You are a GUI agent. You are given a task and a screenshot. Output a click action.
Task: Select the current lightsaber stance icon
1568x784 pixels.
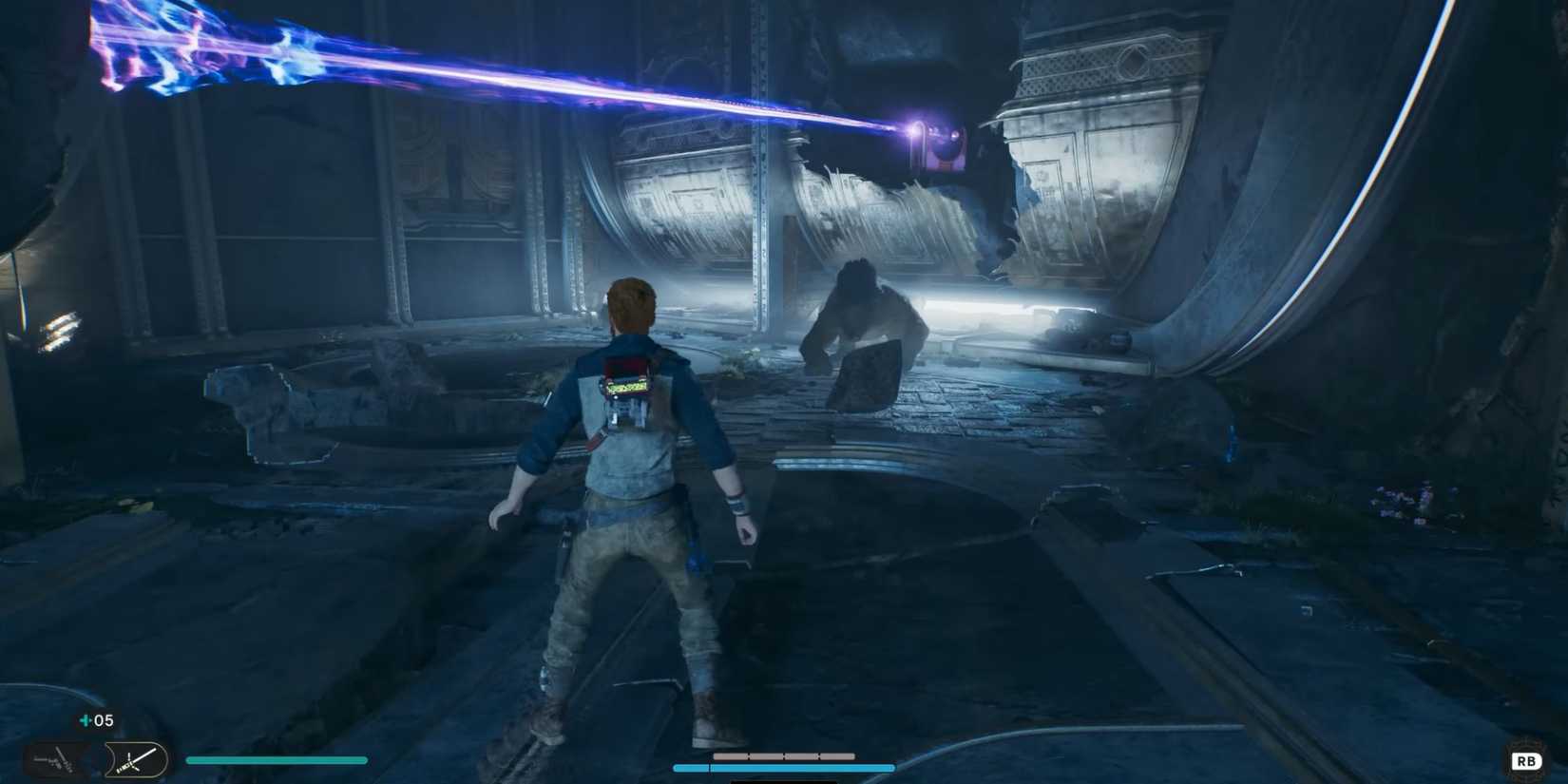pos(133,760)
